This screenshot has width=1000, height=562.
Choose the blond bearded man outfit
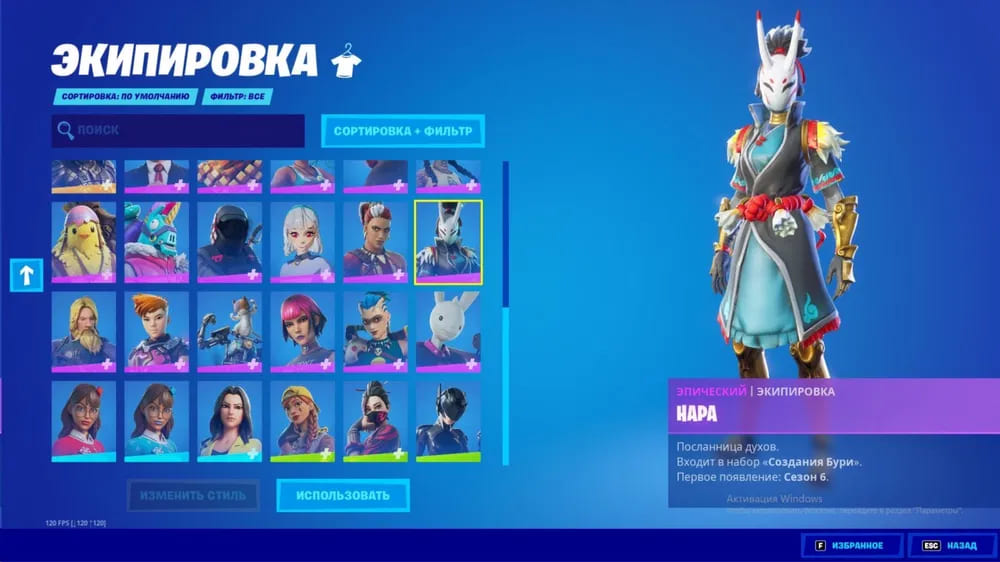84,331
